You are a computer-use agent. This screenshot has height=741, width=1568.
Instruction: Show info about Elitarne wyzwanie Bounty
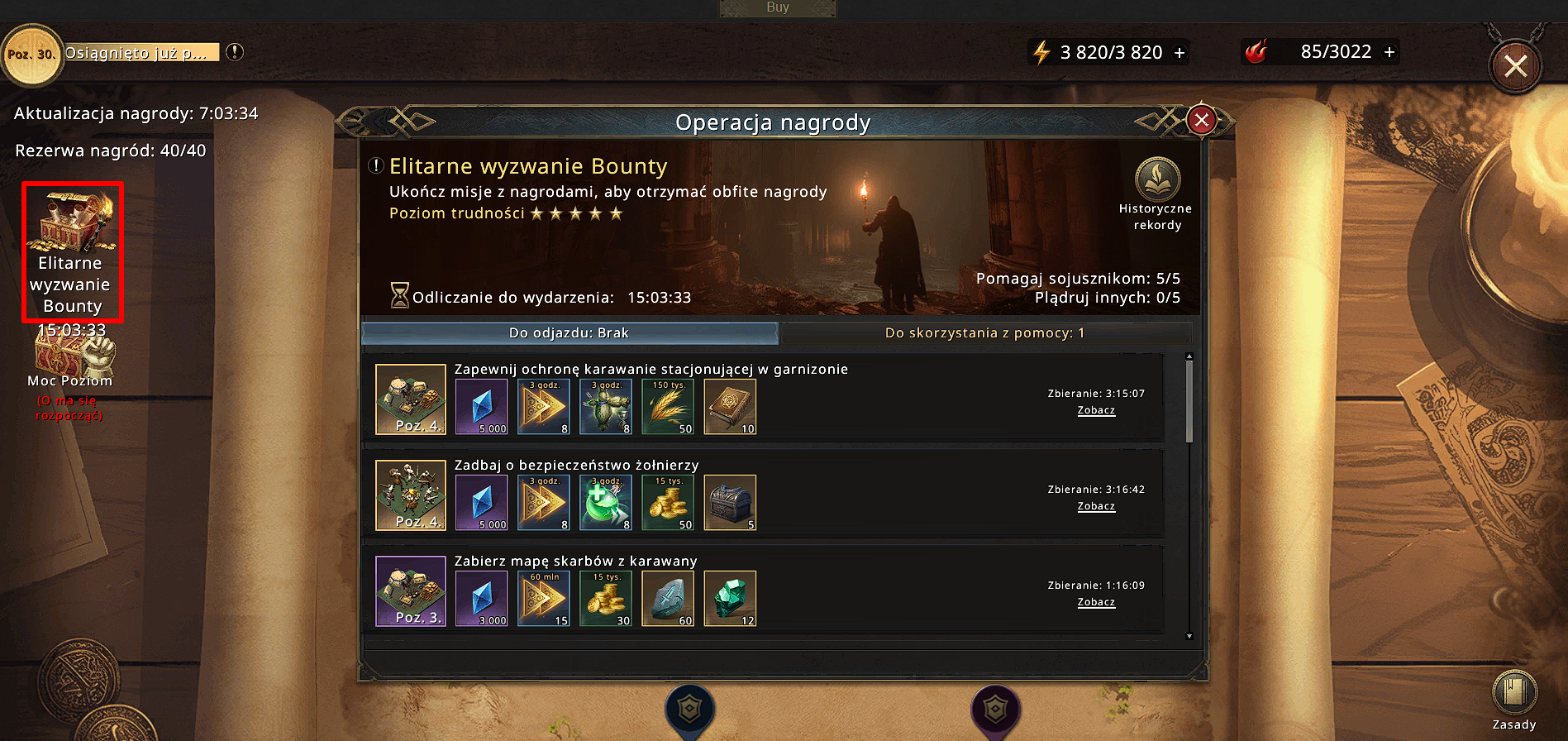point(376,165)
